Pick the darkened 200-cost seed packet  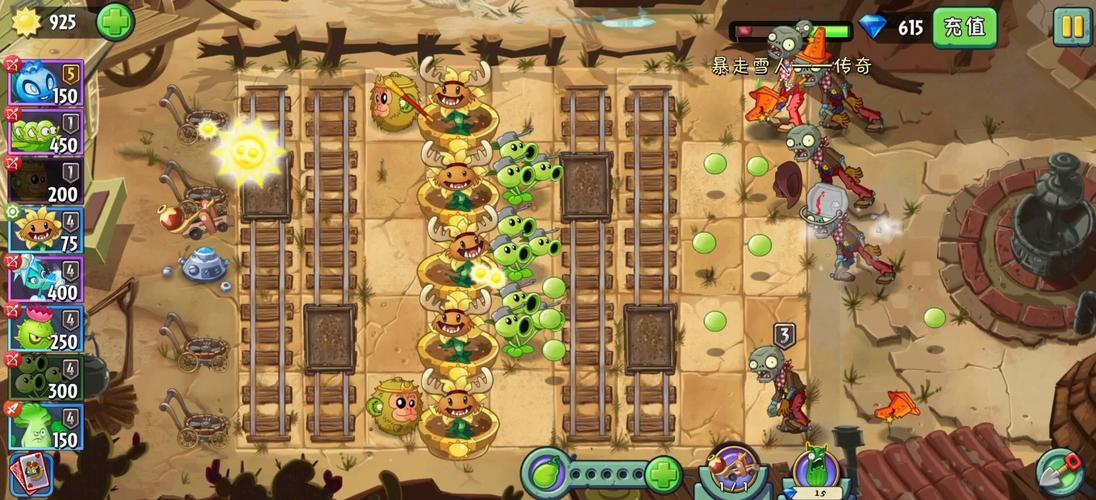(45, 181)
